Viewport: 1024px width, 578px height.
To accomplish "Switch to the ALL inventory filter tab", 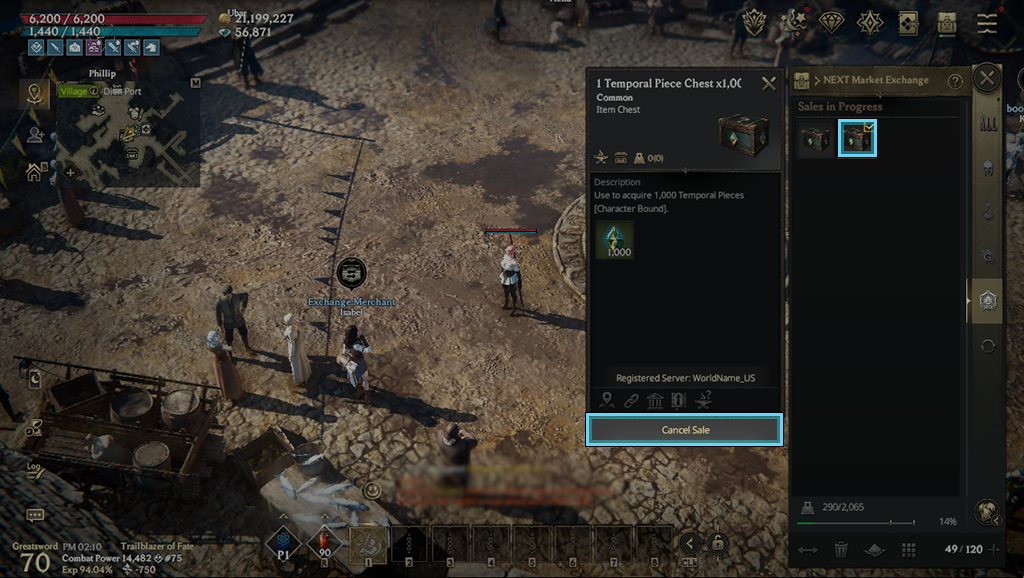I will click(988, 124).
